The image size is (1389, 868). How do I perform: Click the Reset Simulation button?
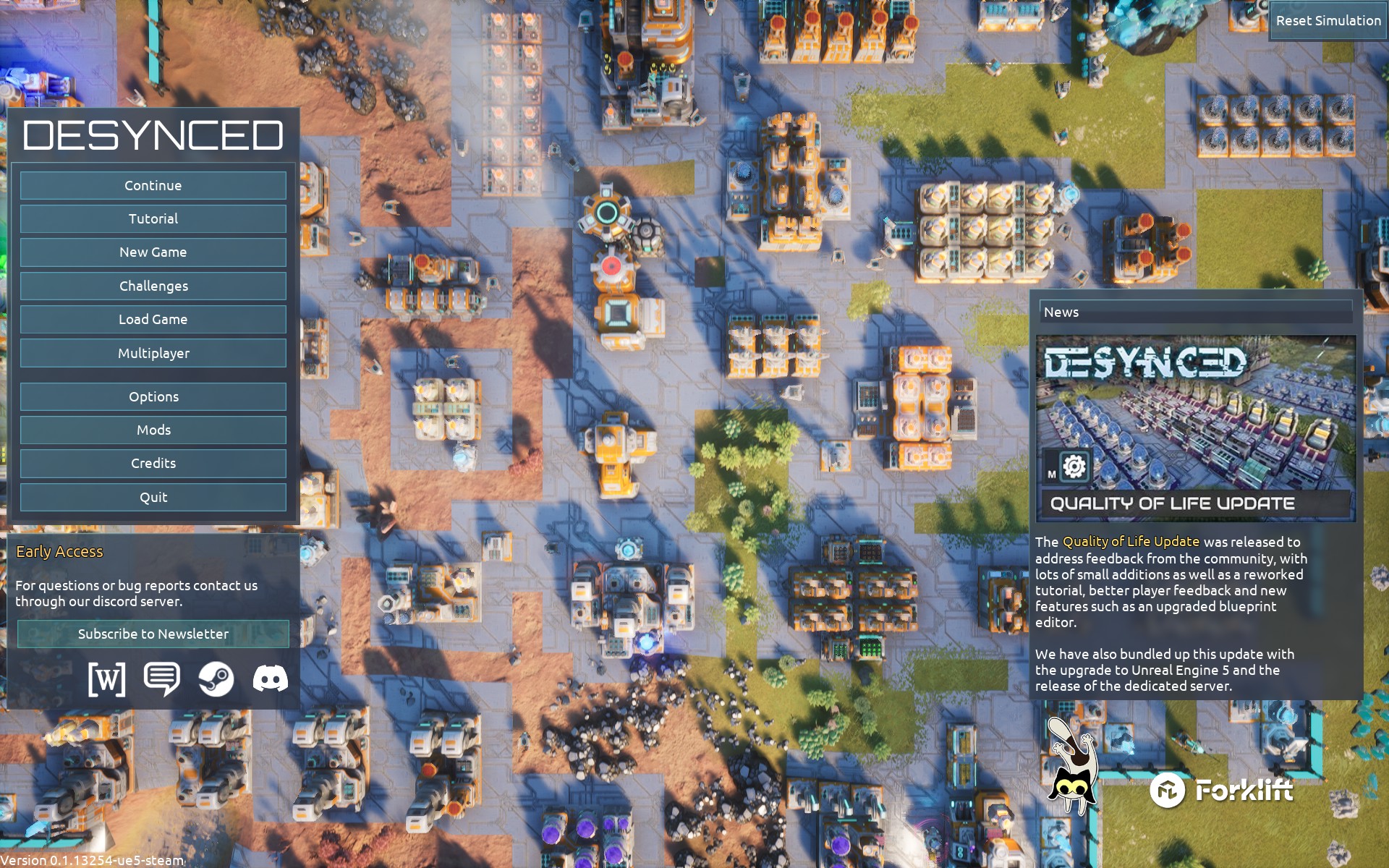(x=1328, y=21)
